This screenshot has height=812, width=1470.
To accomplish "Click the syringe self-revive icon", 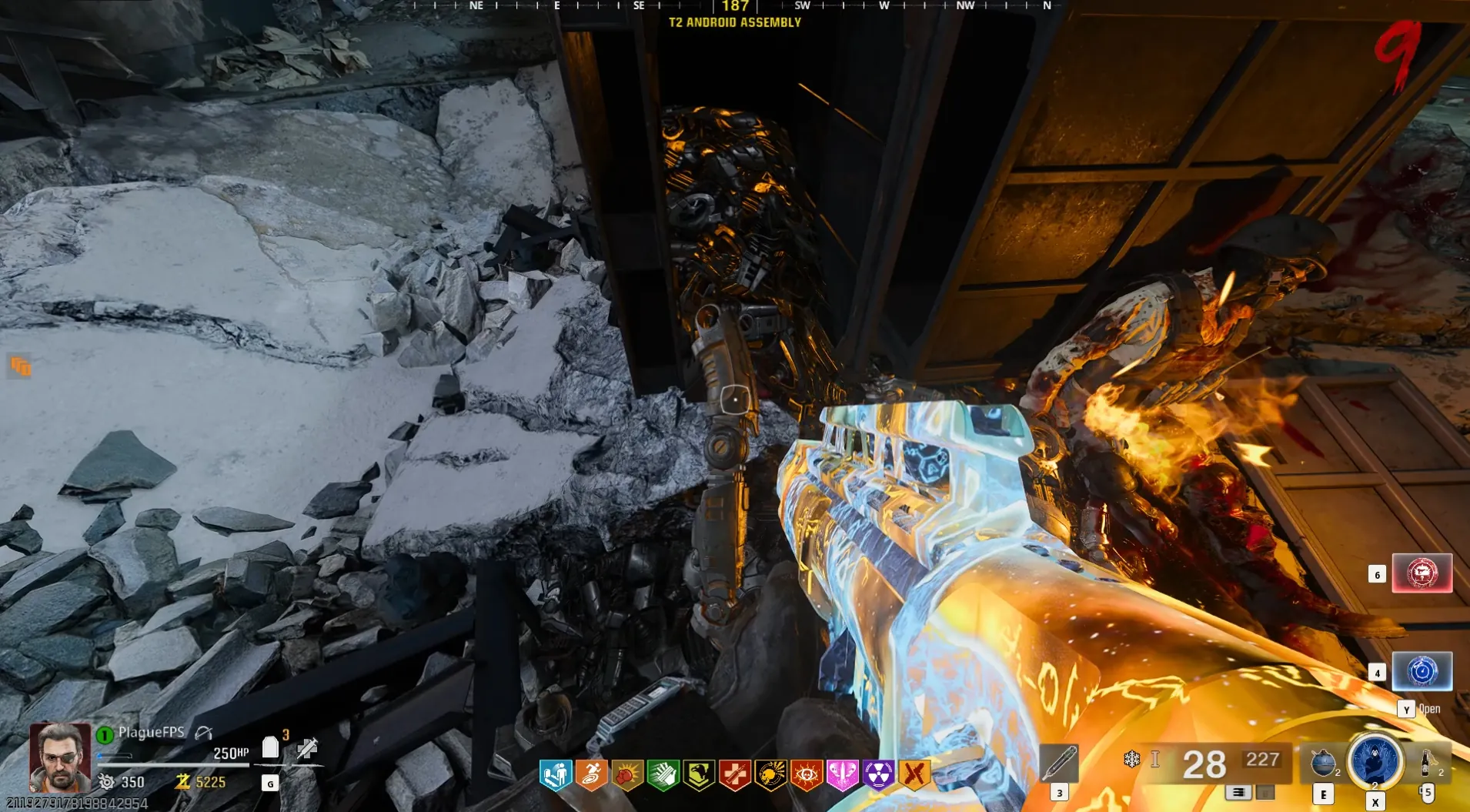I will (x=308, y=747).
